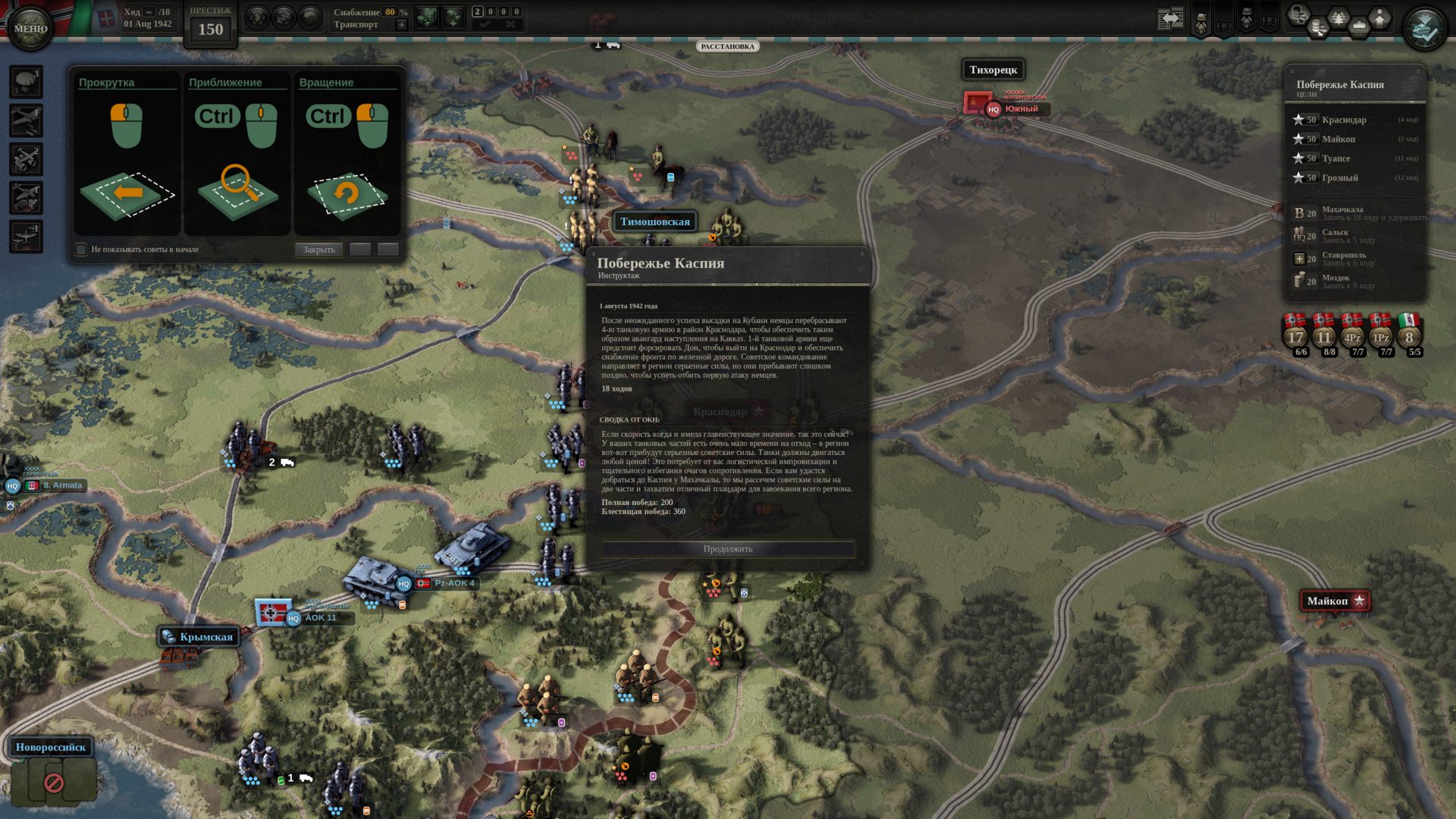Image resolution: width=1456 pixels, height=819 pixels.
Task: Toggle the forest terrain overlay icon
Action: [1338, 18]
